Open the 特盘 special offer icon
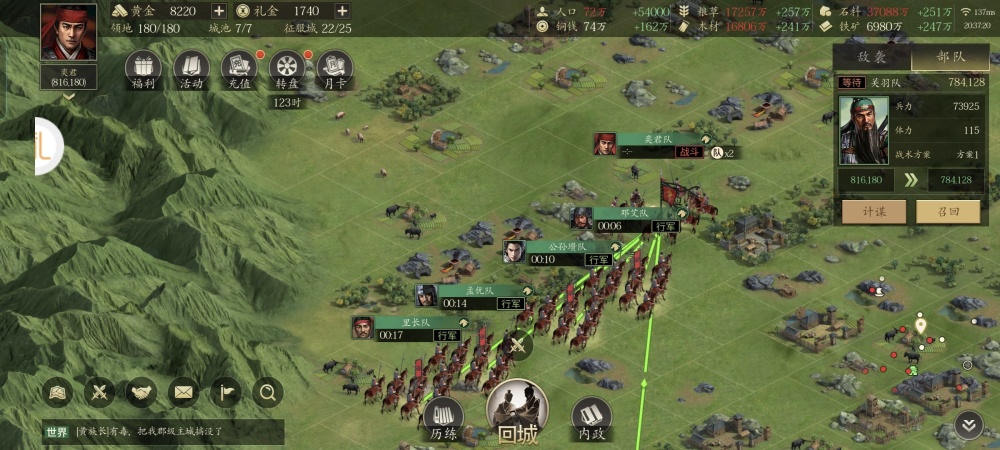The width and height of the screenshot is (1000, 450). (x=287, y=68)
